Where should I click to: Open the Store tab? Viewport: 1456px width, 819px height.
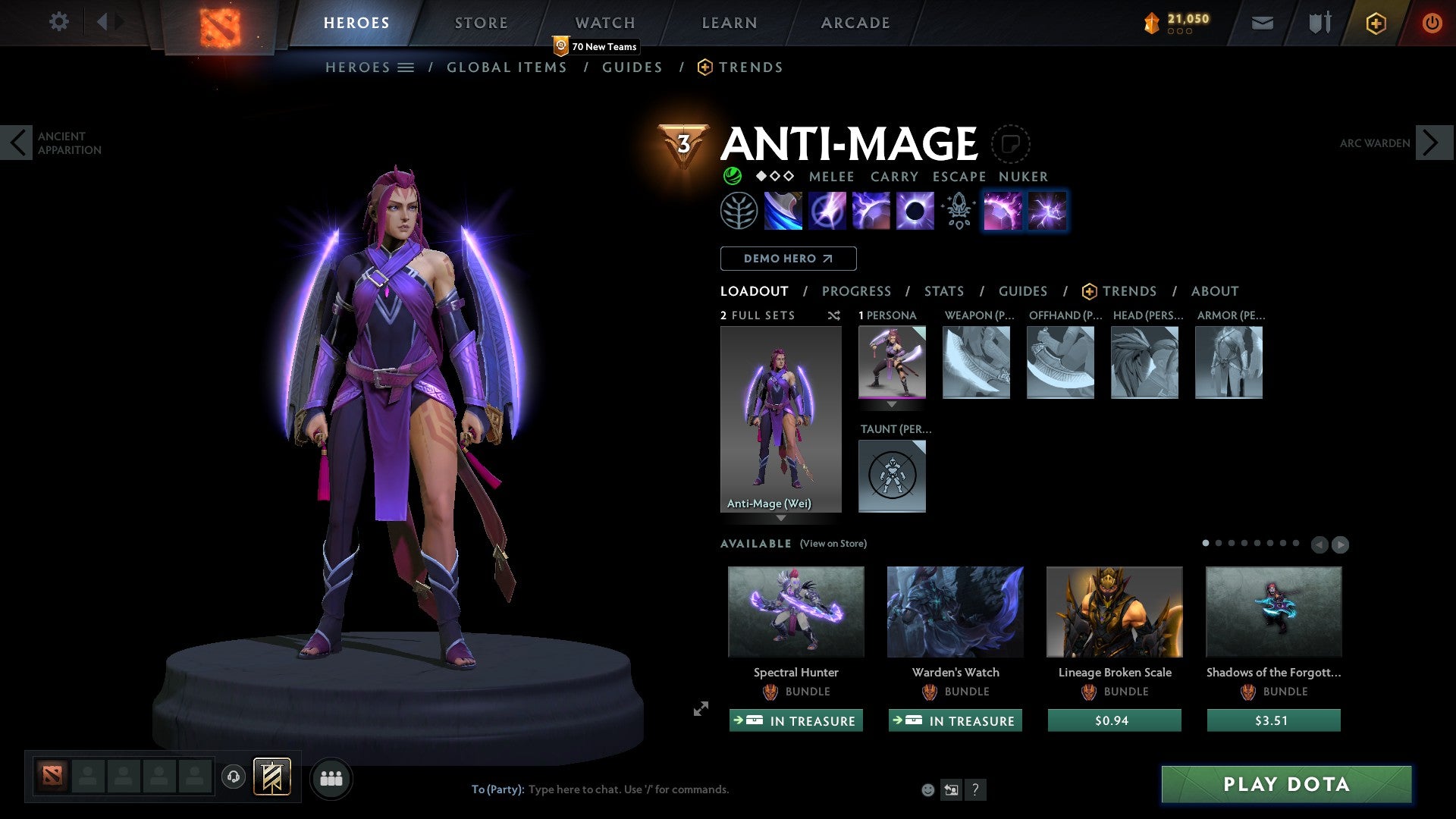[482, 23]
